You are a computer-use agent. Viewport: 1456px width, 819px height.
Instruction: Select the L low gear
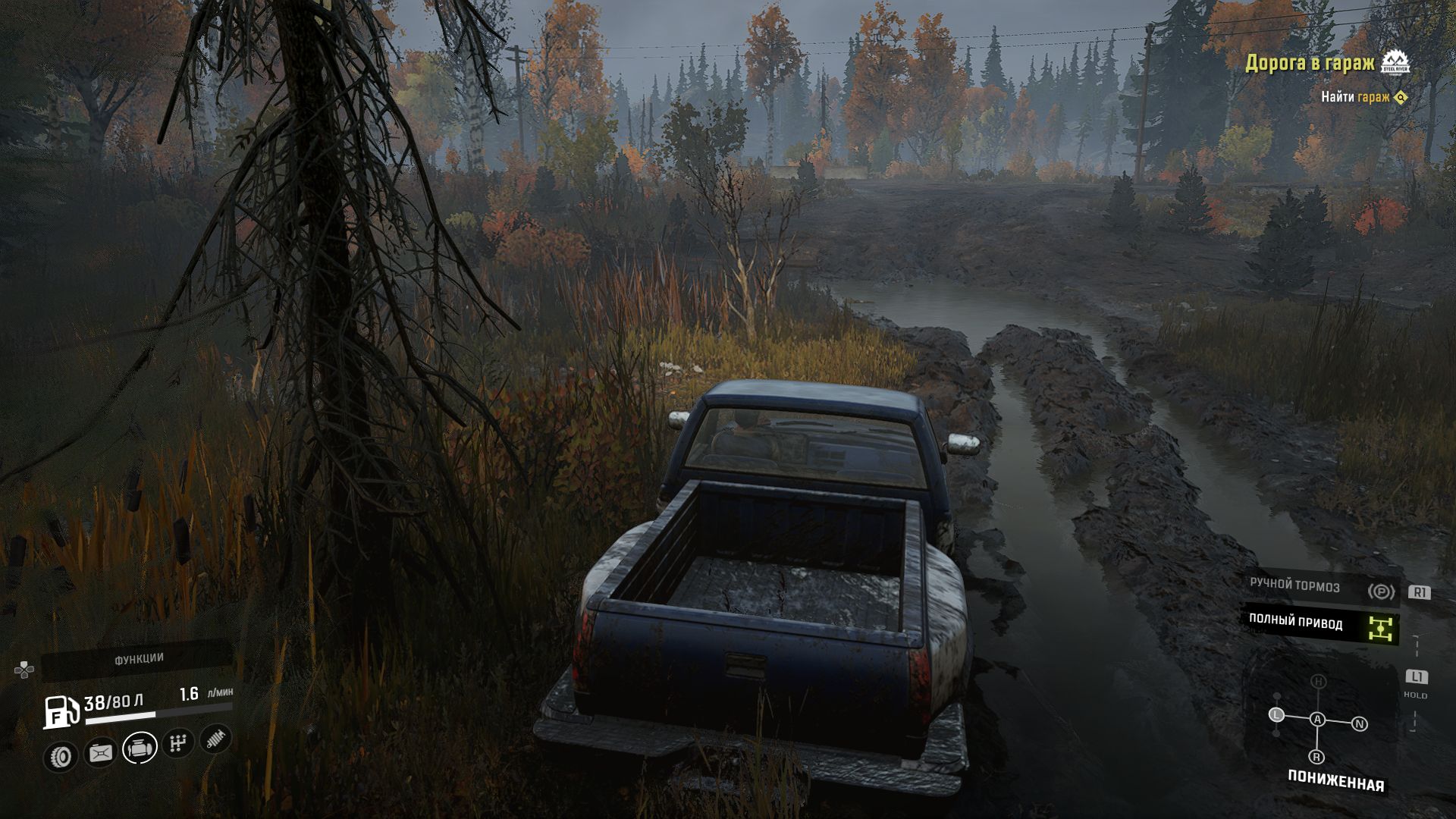[x=1277, y=714]
